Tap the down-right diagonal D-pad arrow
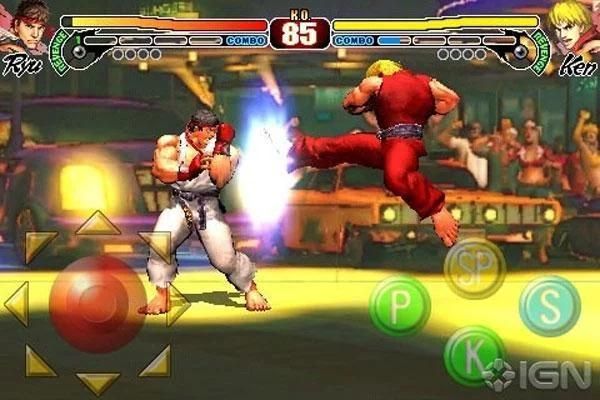The width and height of the screenshot is (600, 400). (x=156, y=361)
